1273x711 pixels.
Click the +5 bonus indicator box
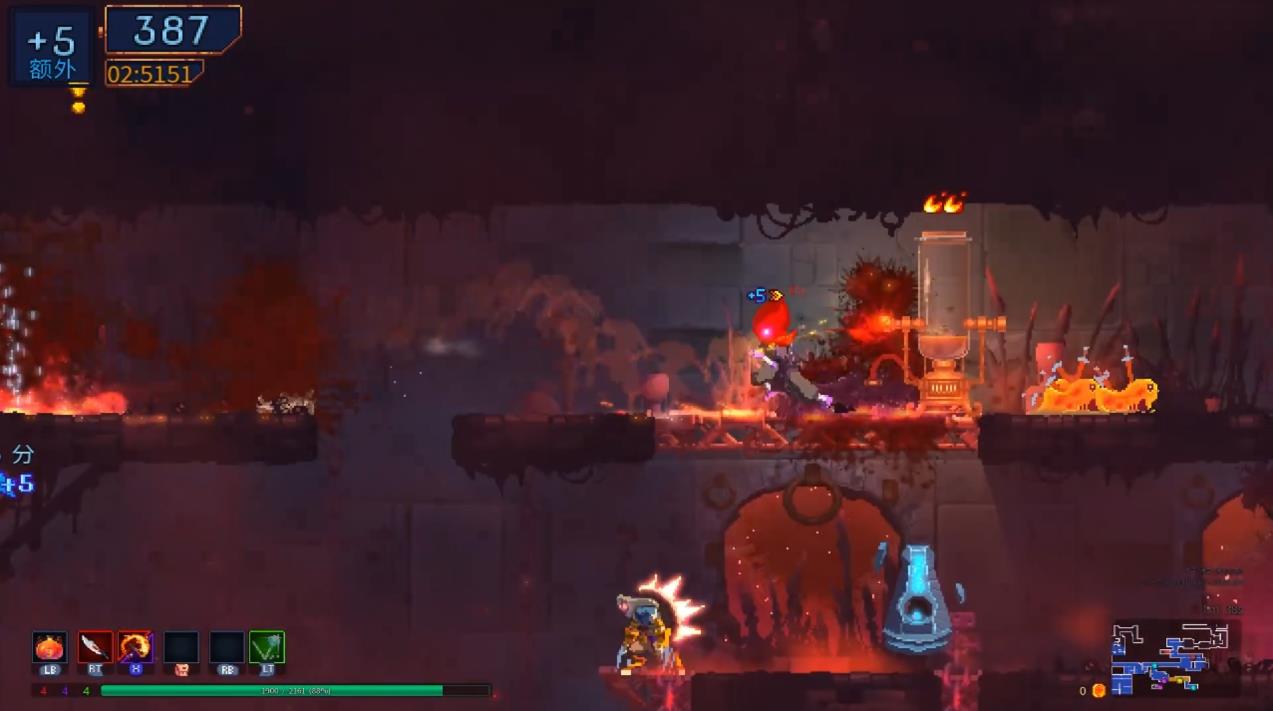pyautogui.click(x=52, y=47)
